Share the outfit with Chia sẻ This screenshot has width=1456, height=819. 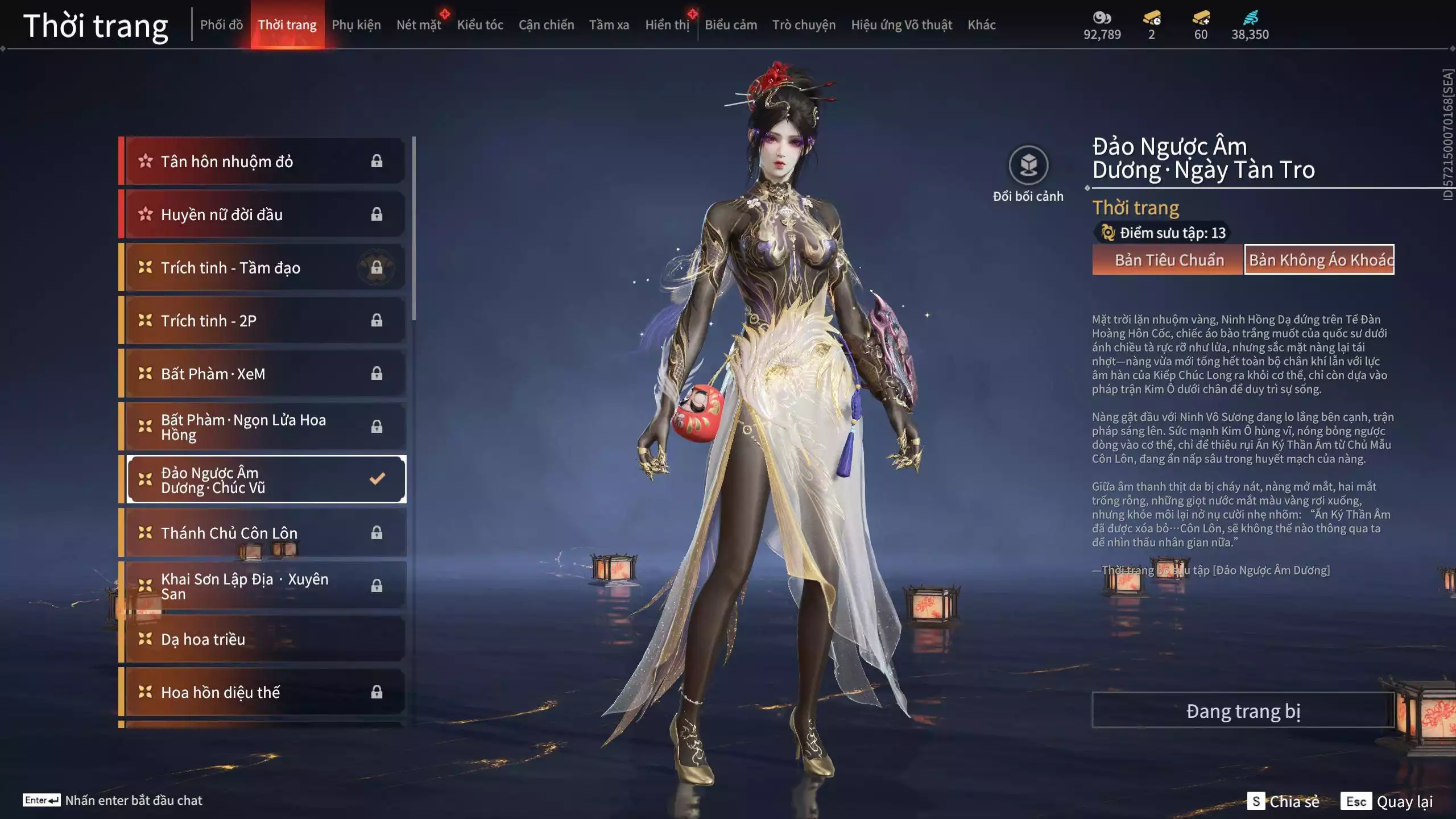[1284, 801]
